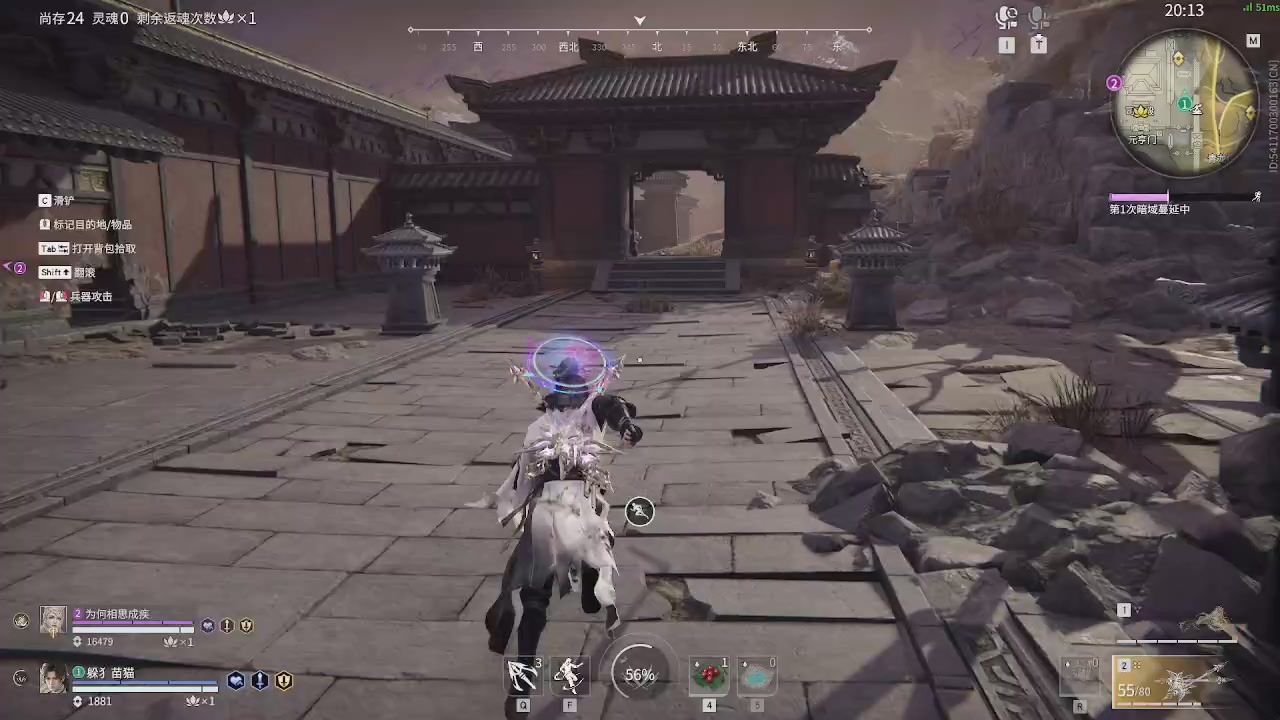
Task: Click the crouch indicator icon above hotbar
Action: 640,511
